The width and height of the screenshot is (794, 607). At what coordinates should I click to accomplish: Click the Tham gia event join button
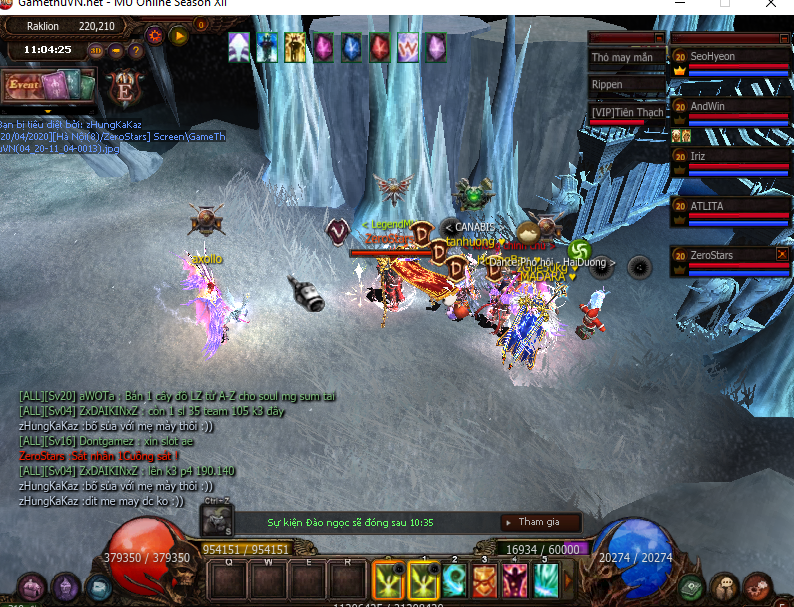tap(540, 522)
